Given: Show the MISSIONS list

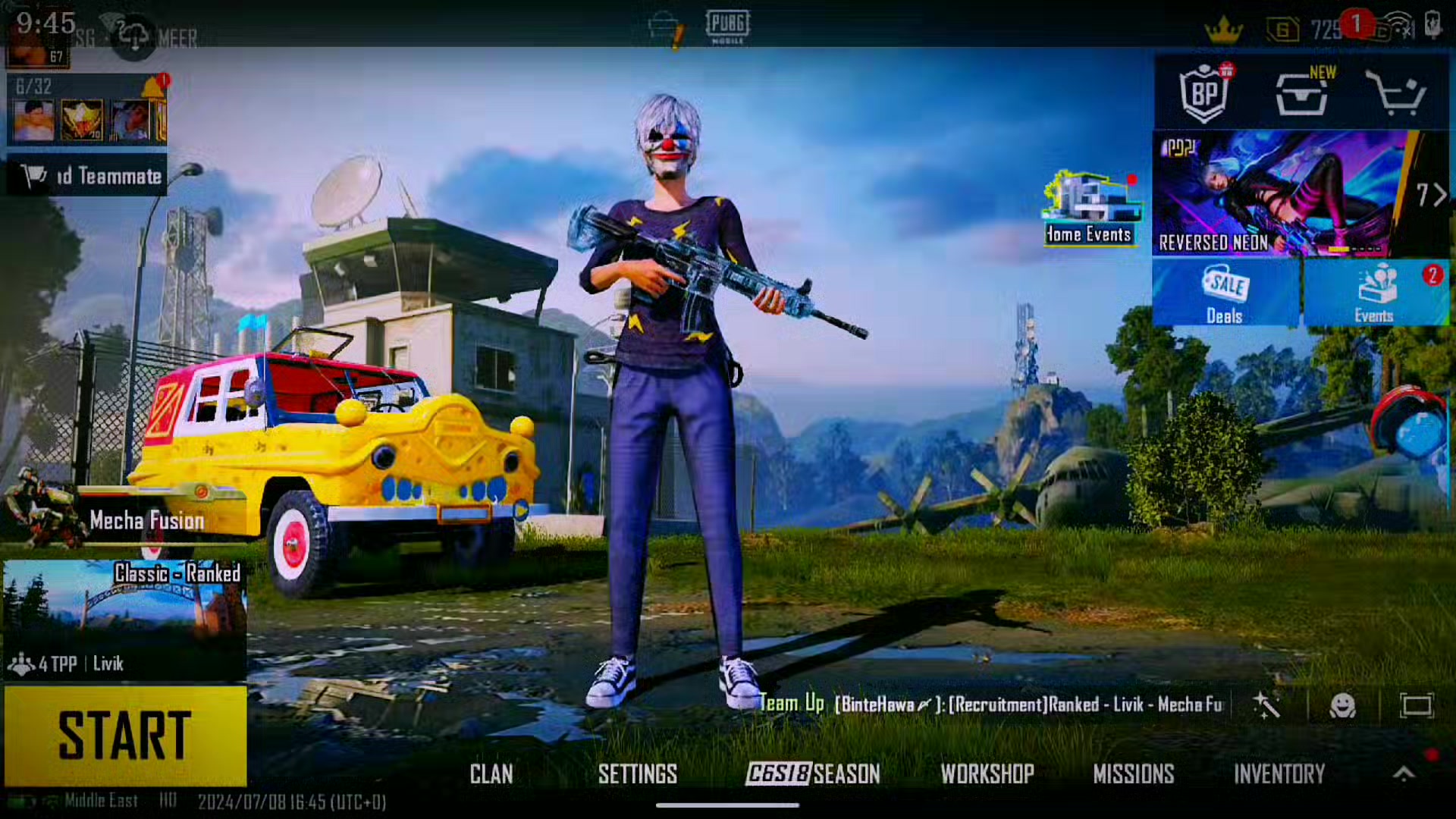Looking at the screenshot, I should (x=1134, y=774).
